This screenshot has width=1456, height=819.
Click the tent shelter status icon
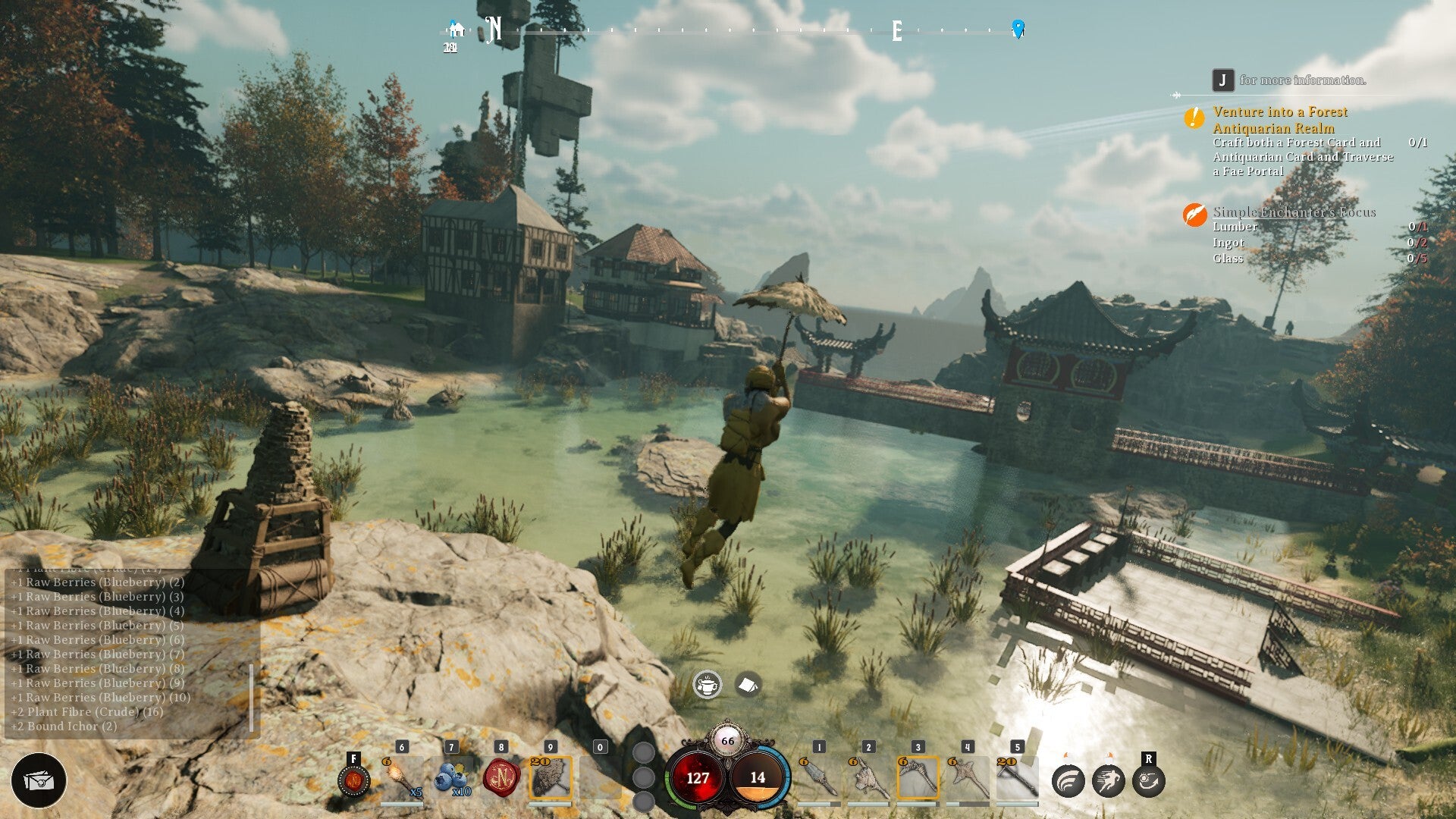pos(748,685)
